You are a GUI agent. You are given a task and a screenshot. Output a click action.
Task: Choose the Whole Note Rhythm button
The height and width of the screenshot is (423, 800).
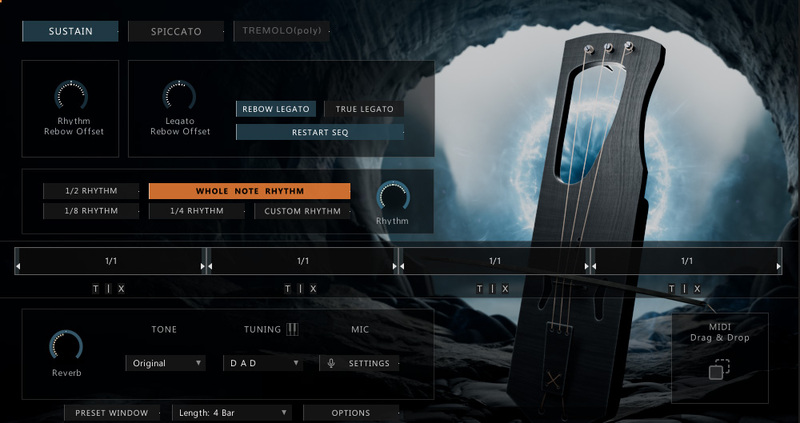[249, 191]
